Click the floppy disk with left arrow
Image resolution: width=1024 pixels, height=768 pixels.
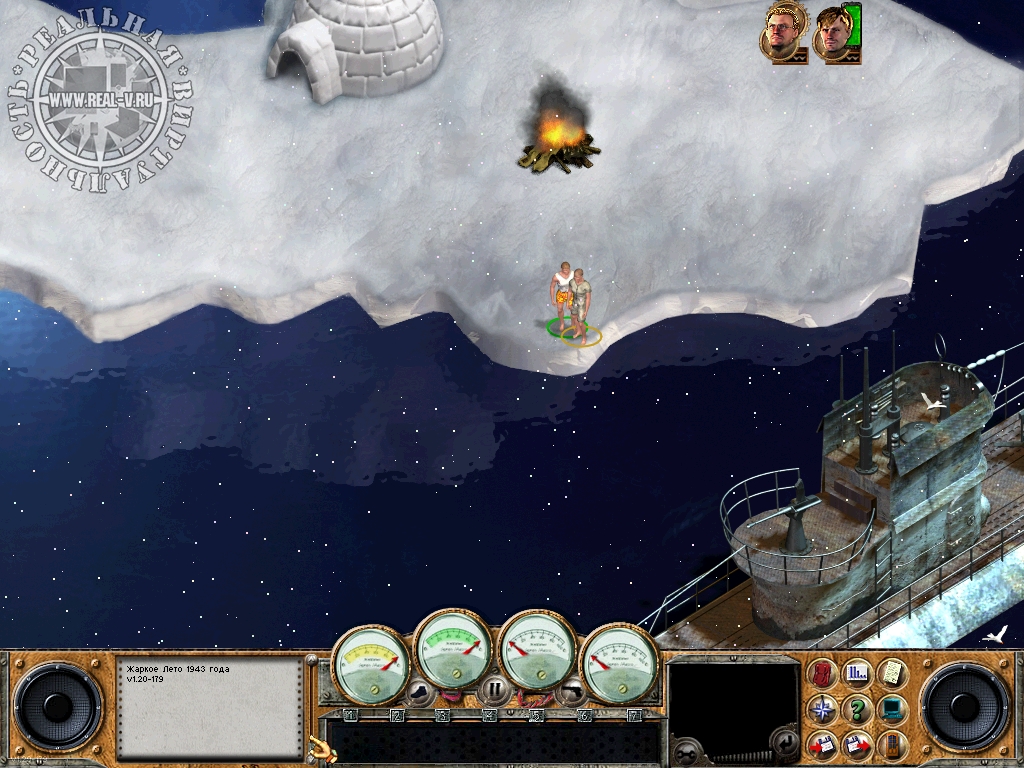[824, 745]
